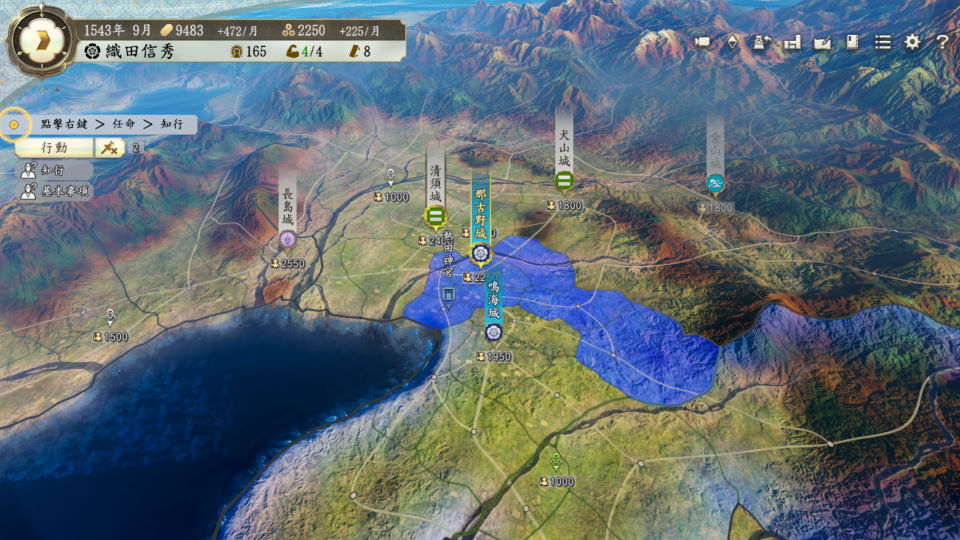Choose the 犬山城 castle marker

564,181
